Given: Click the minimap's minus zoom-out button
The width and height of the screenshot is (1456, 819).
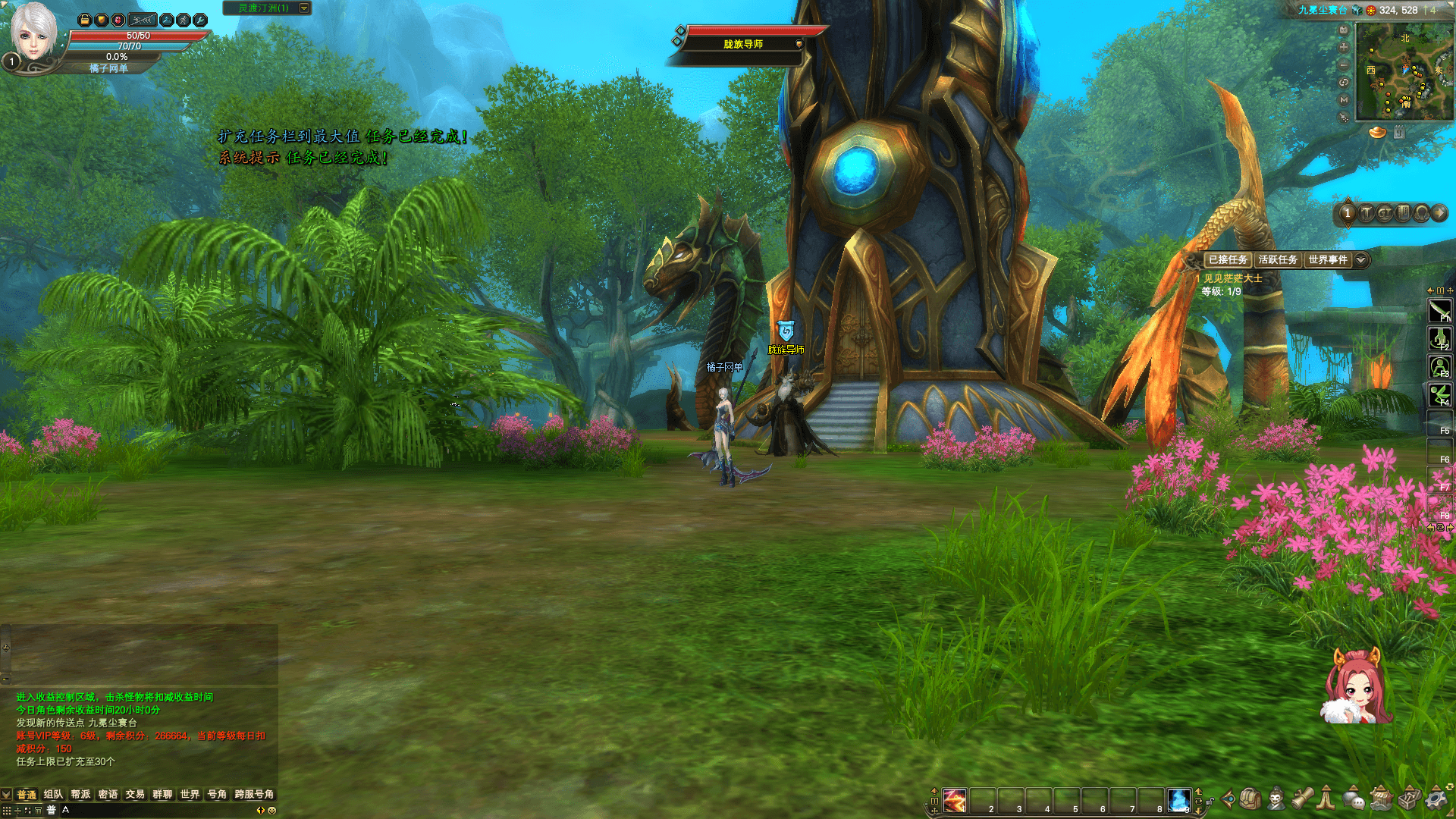Looking at the screenshot, I should [x=1344, y=64].
